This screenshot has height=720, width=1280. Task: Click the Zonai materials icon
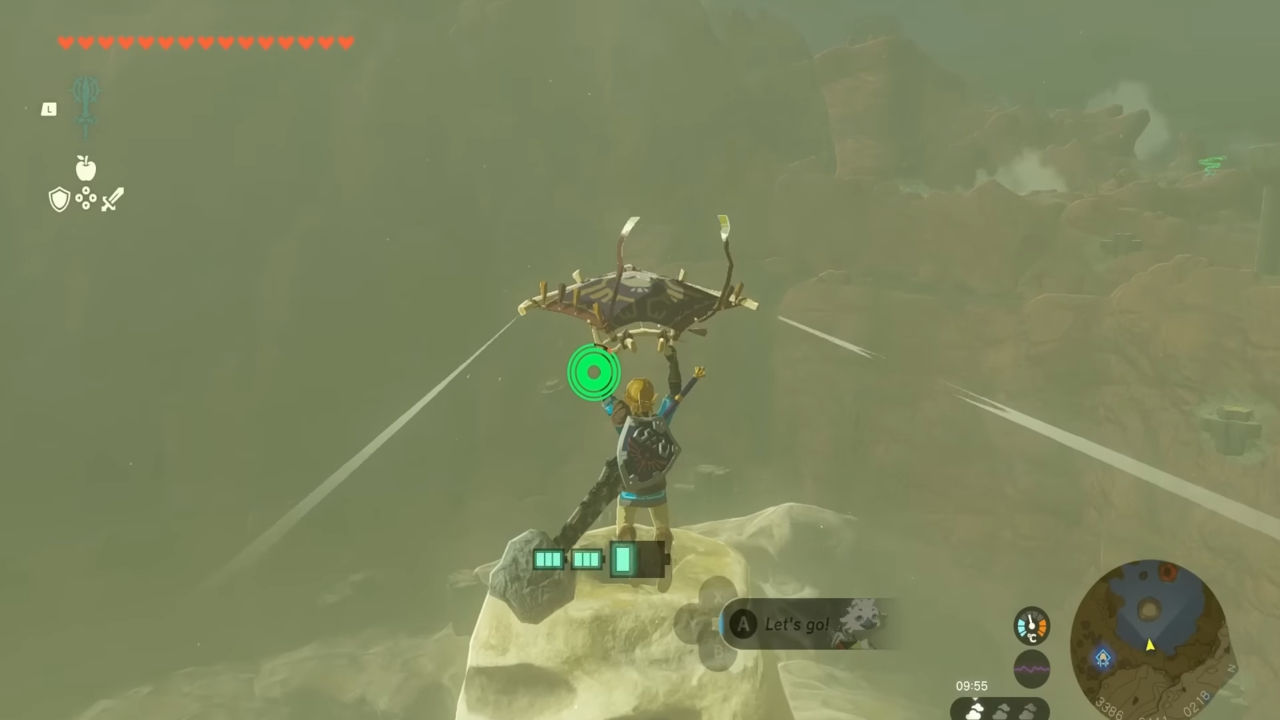86,199
